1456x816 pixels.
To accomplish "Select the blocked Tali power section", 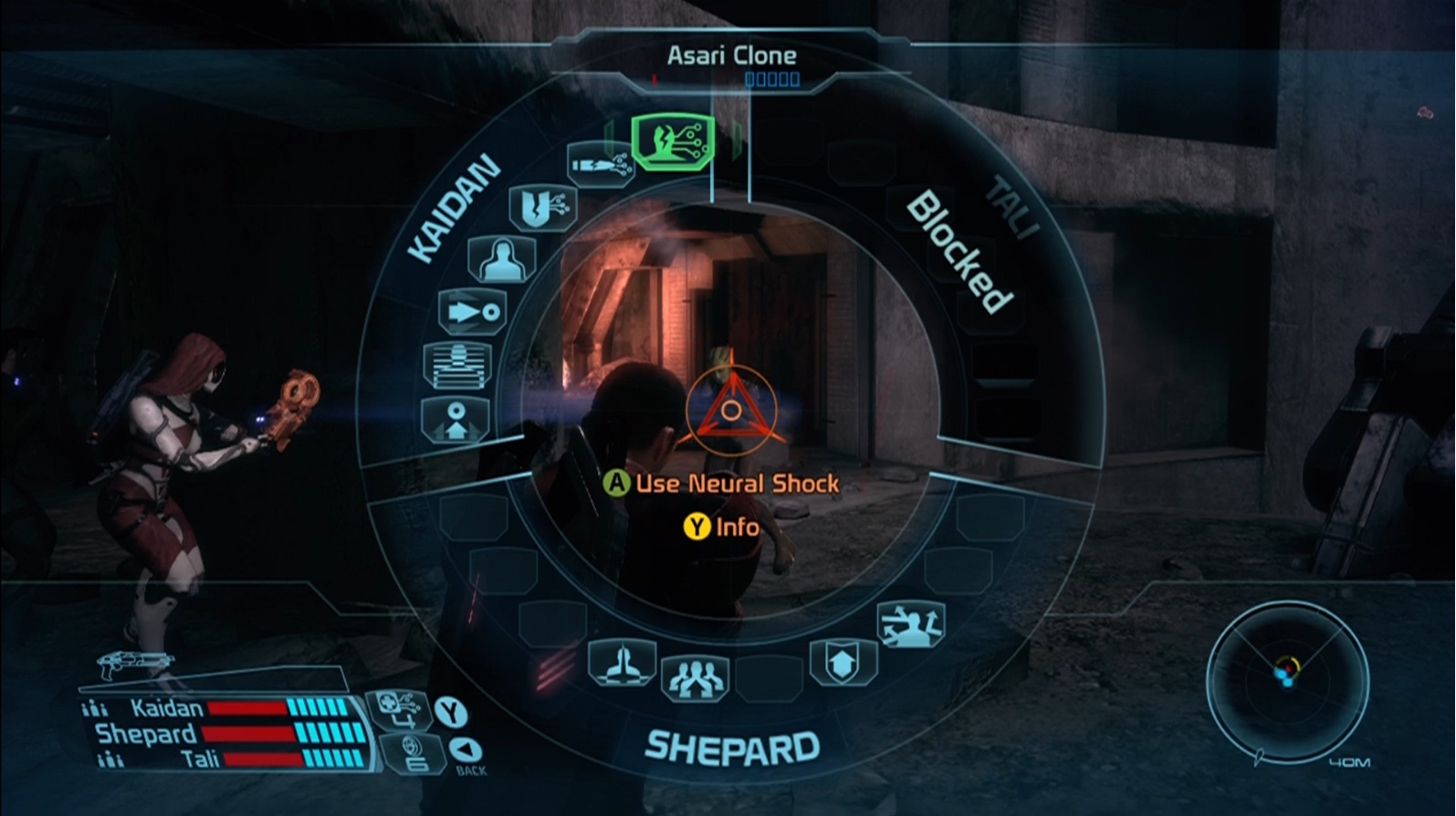I will tap(958, 251).
